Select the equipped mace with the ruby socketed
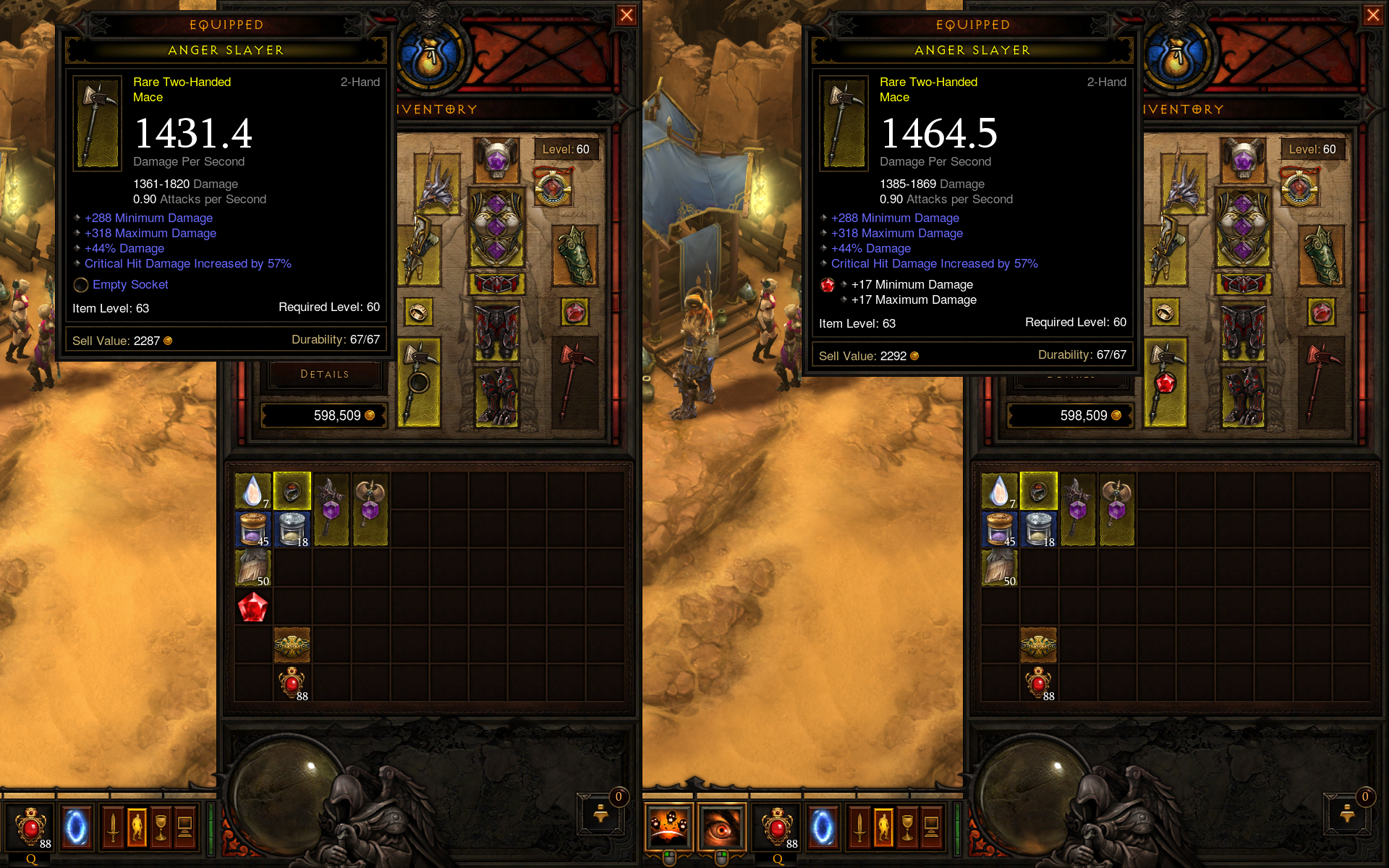Image resolution: width=1389 pixels, height=868 pixels. tap(1165, 381)
